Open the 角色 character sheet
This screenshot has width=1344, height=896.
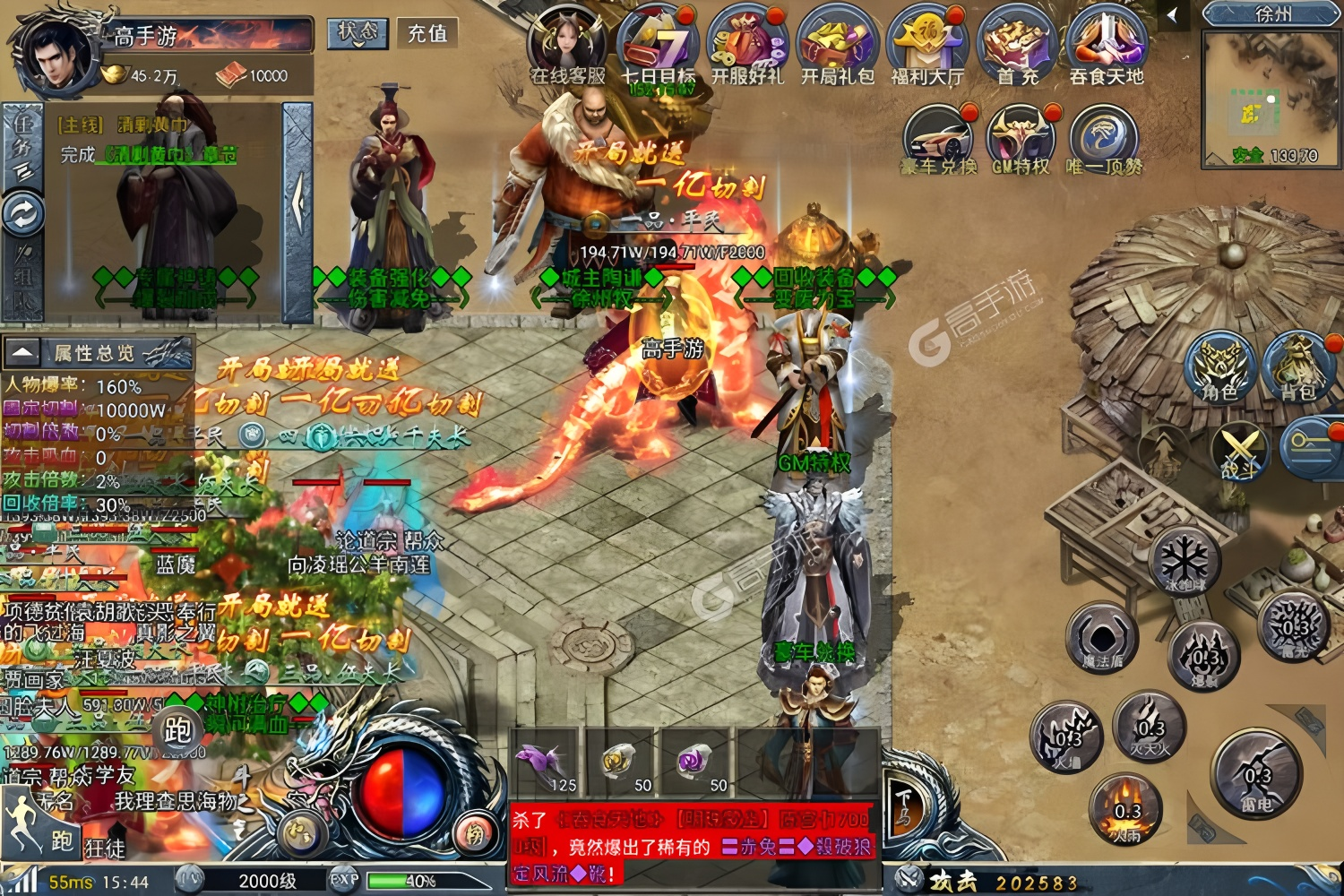pos(1219,366)
